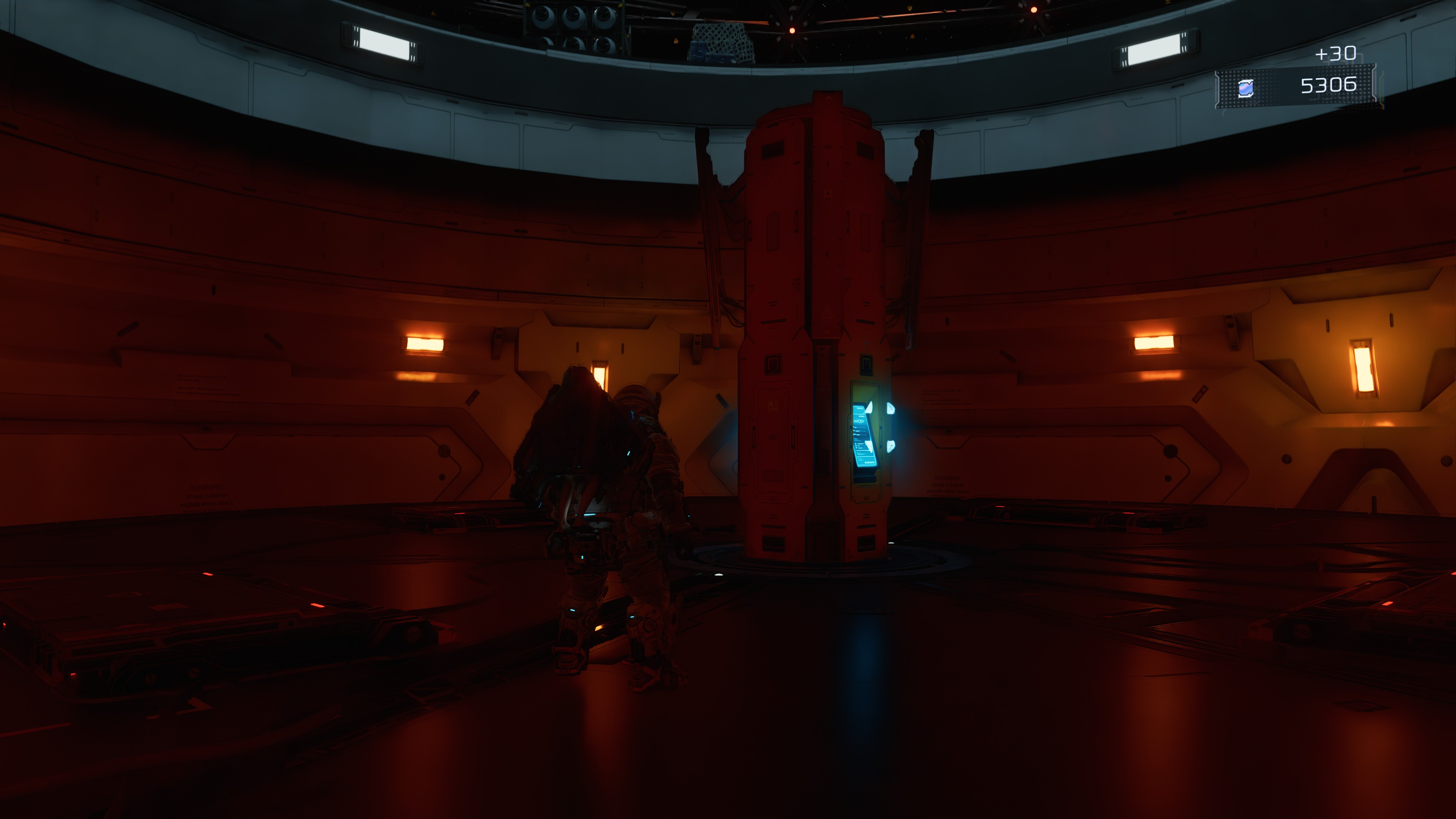Expand the STANDBY status header on the display
Screen dimensions: 1456x819
859,420
